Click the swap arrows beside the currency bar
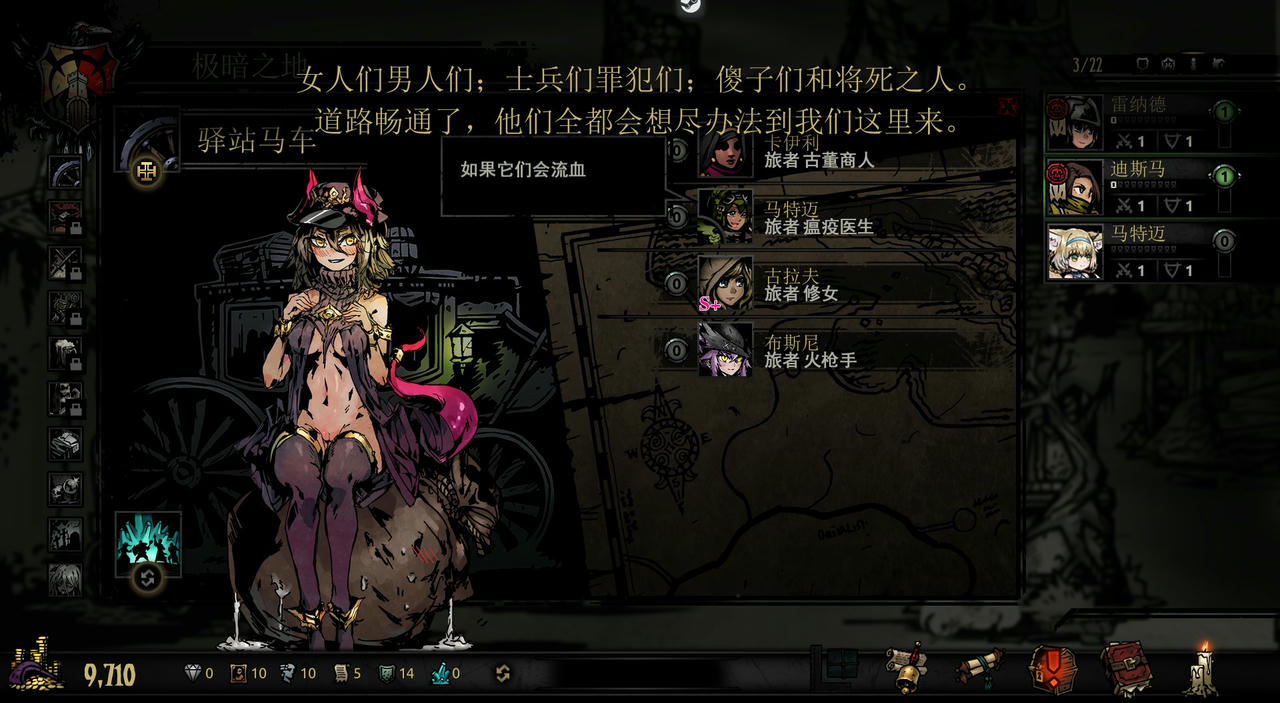The image size is (1280, 703). 503,674
